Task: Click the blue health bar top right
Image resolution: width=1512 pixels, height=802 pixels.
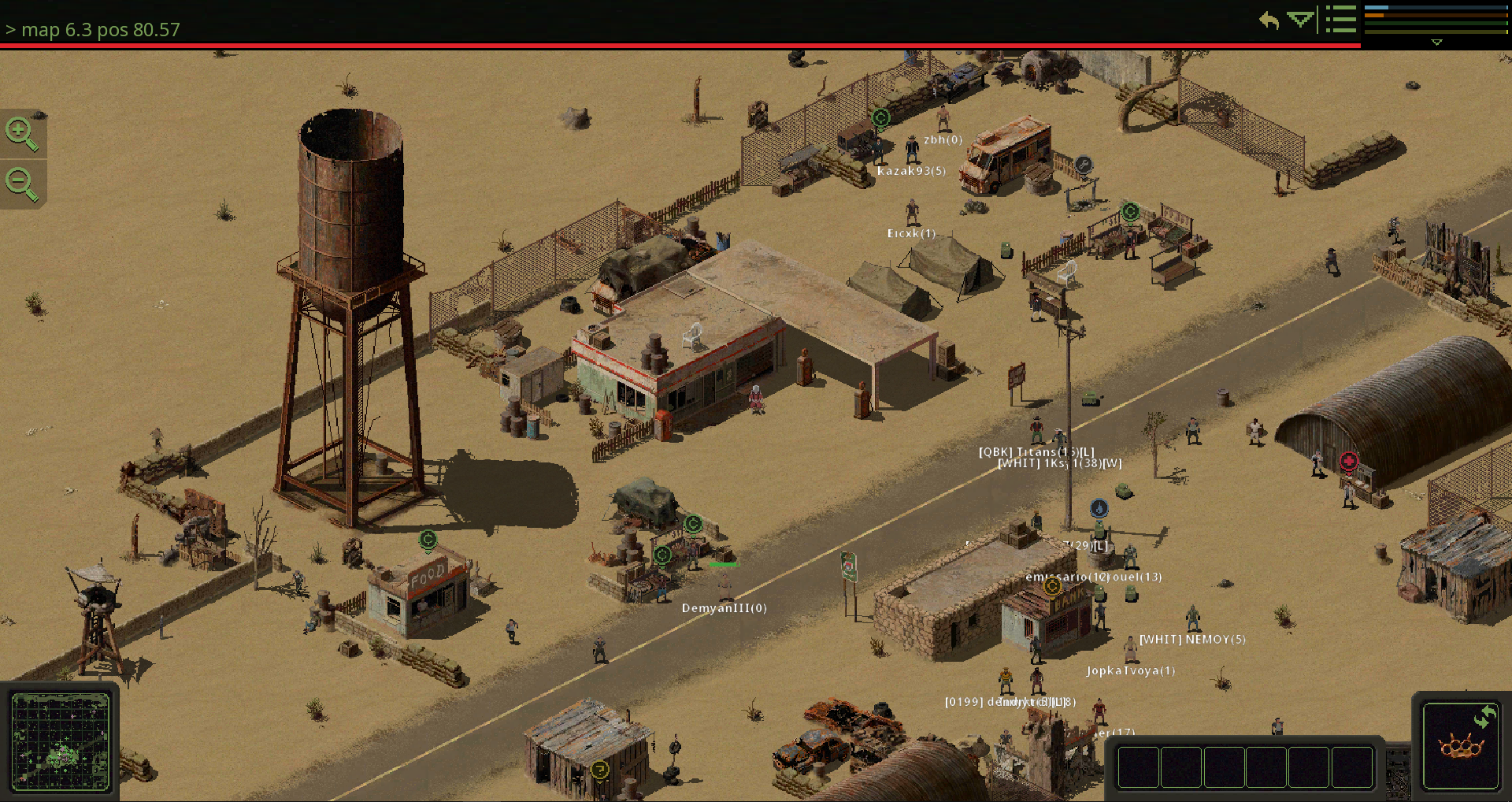Action: 1435,8
